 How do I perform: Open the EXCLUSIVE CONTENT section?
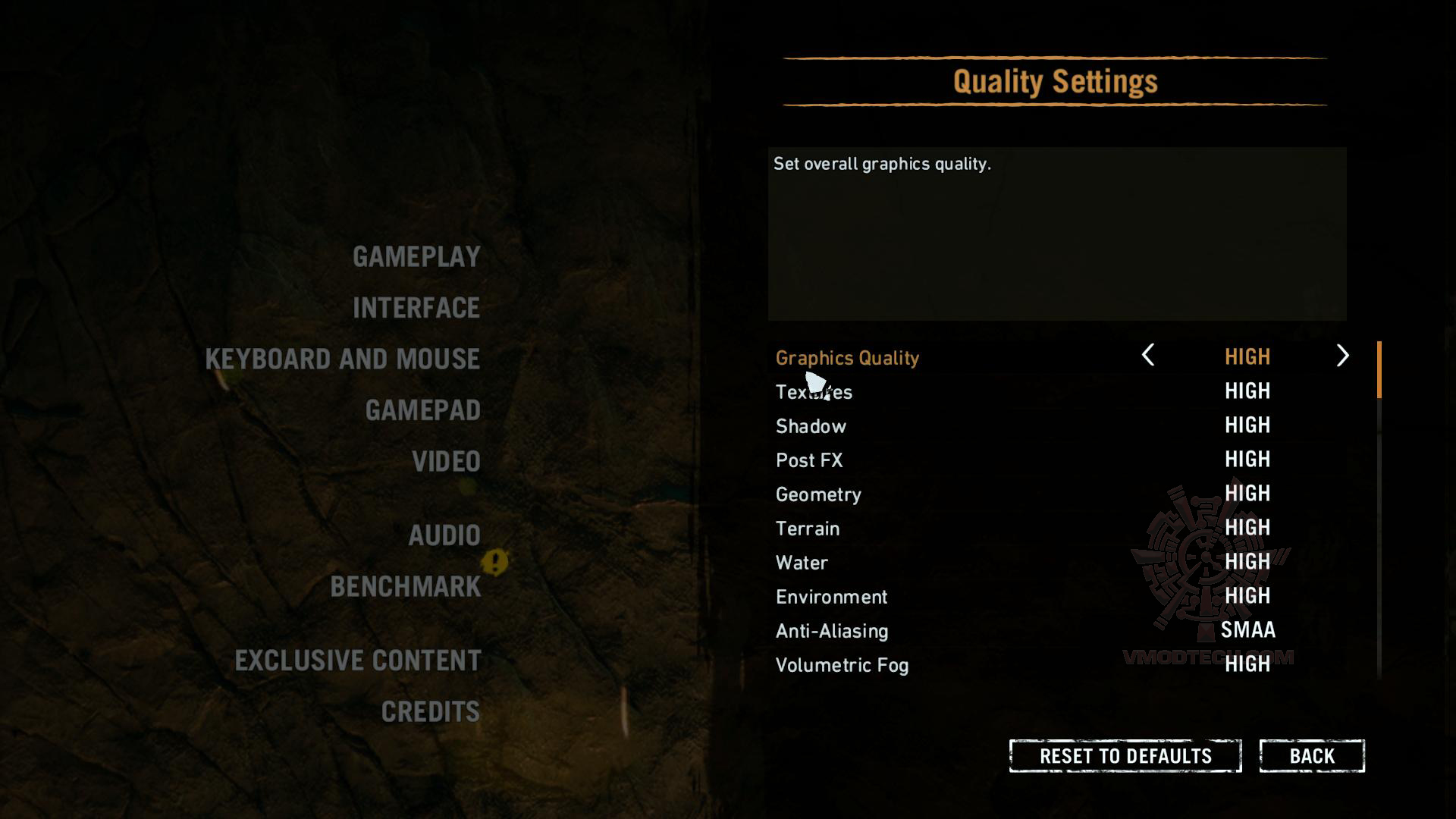pos(357,661)
